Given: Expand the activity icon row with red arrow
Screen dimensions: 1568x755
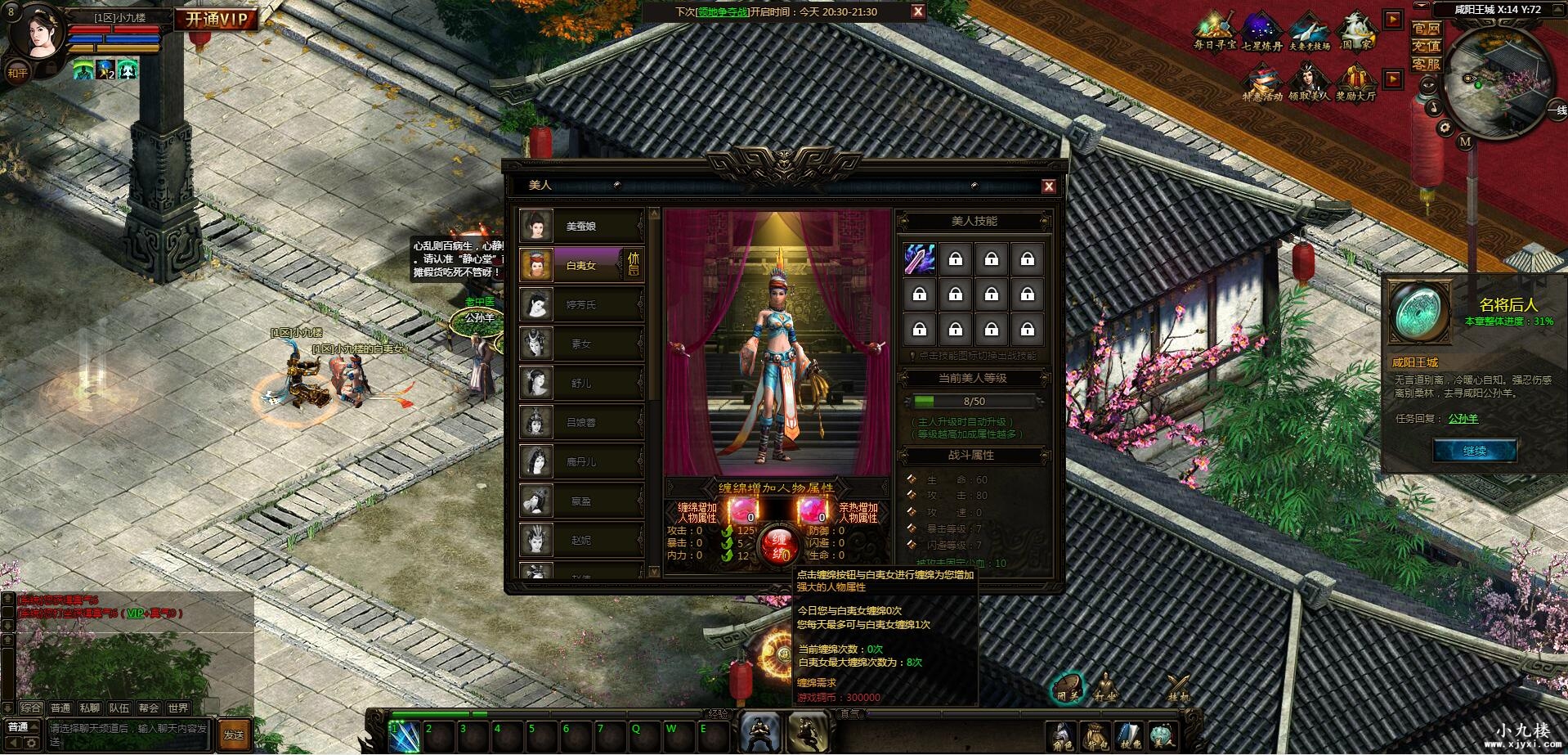Looking at the screenshot, I should point(1392,19).
